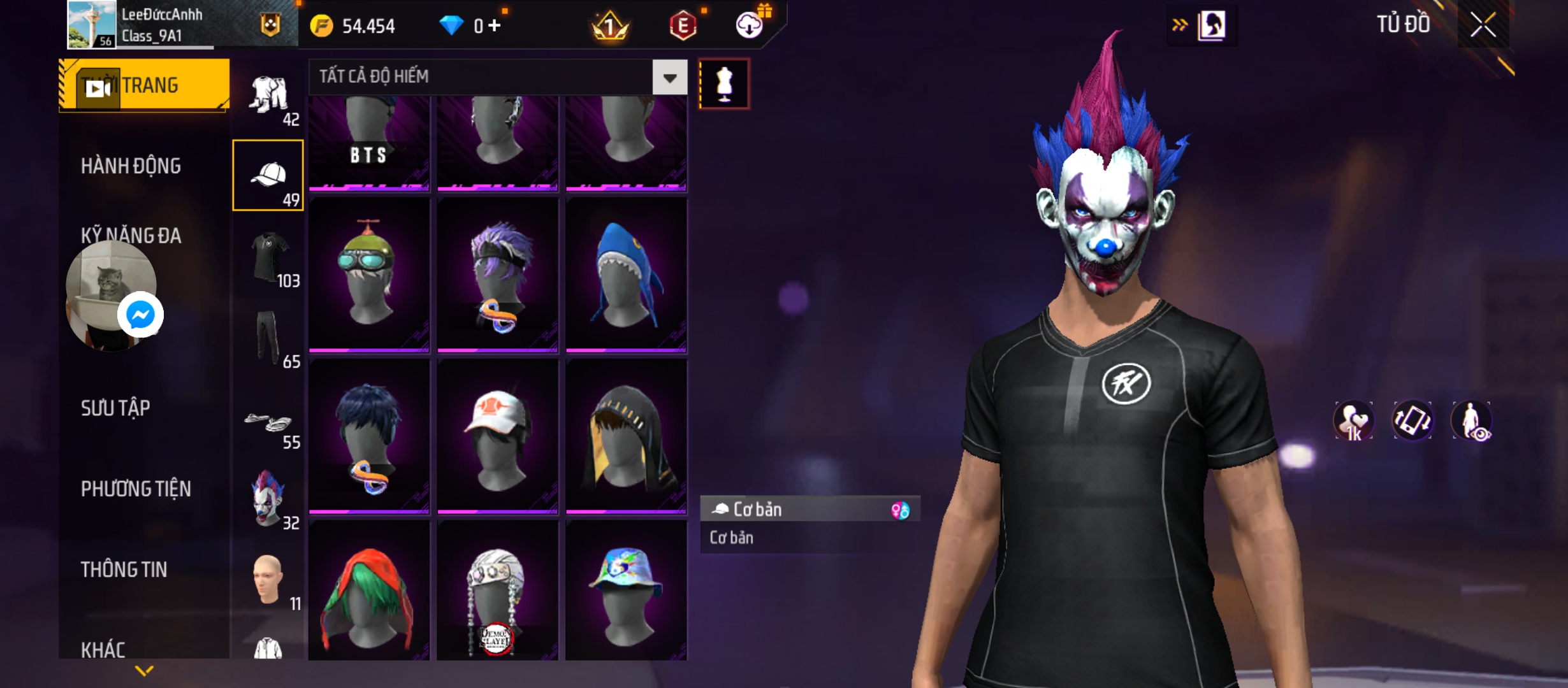This screenshot has width=1568, height=688.
Task: Switch to the hat category tab
Action: coord(268,176)
